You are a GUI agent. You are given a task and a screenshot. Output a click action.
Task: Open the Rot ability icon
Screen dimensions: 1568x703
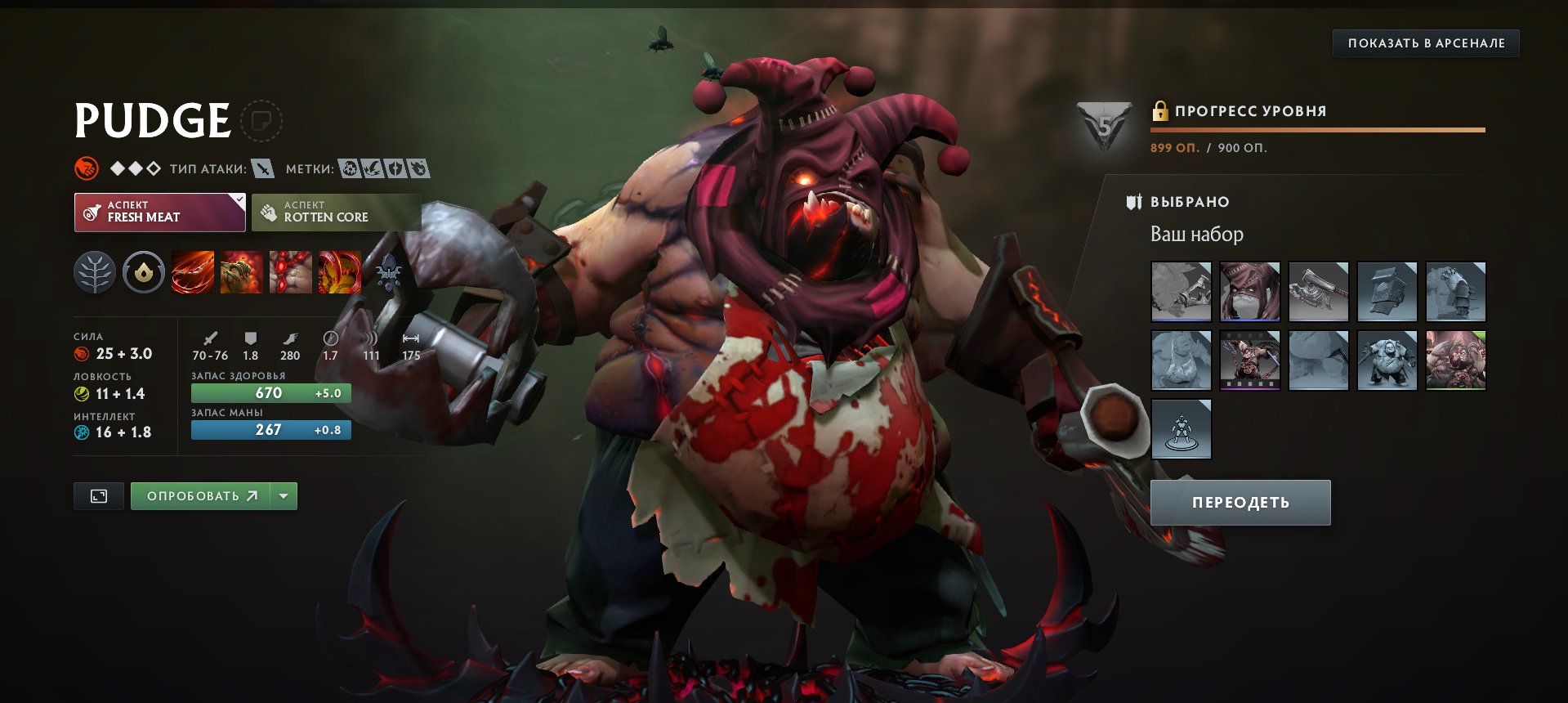click(x=241, y=273)
